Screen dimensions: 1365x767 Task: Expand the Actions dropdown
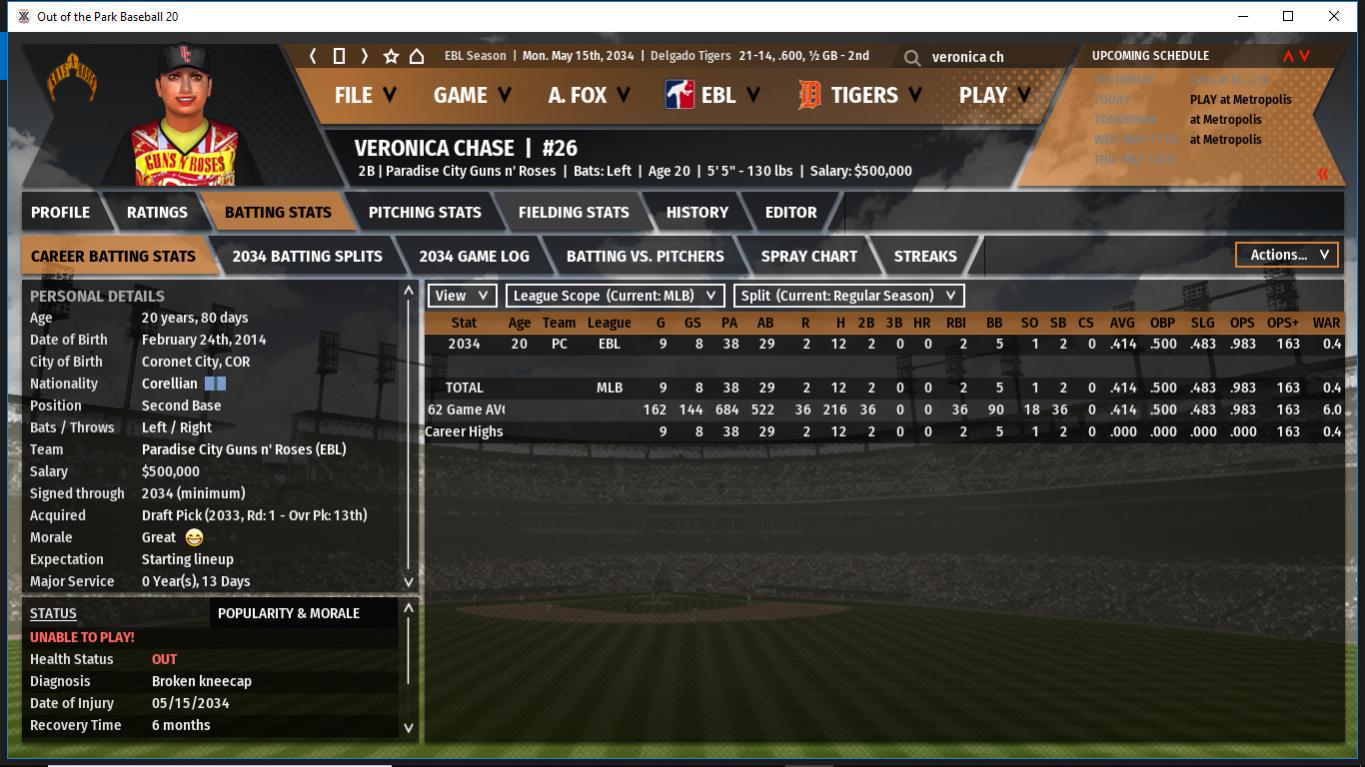1288,255
